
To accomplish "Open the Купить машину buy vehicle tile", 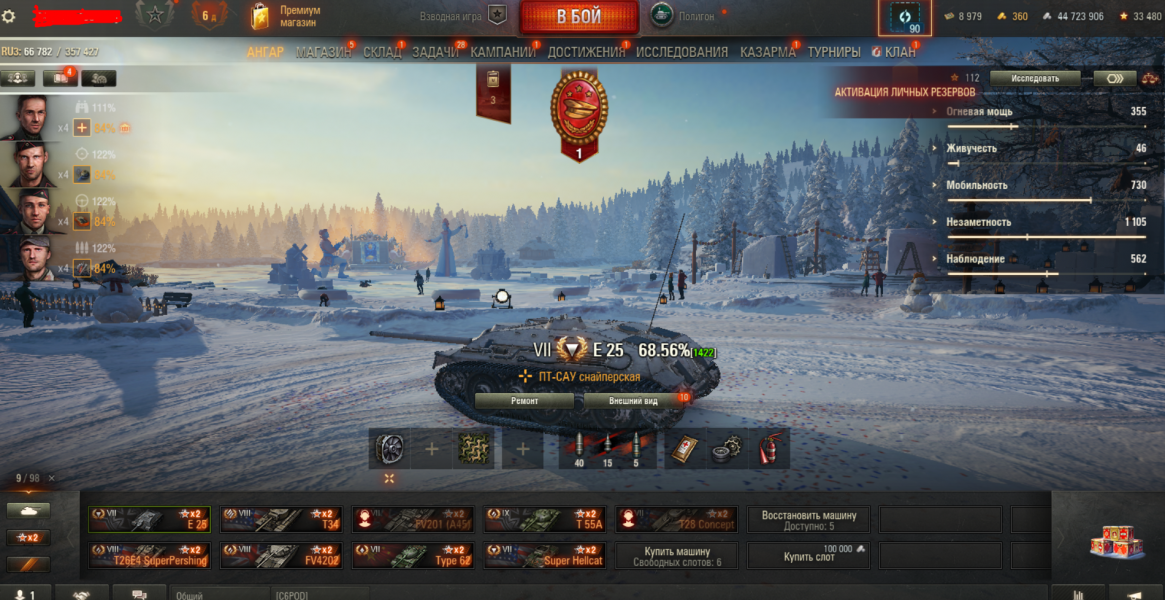I will [x=677, y=556].
